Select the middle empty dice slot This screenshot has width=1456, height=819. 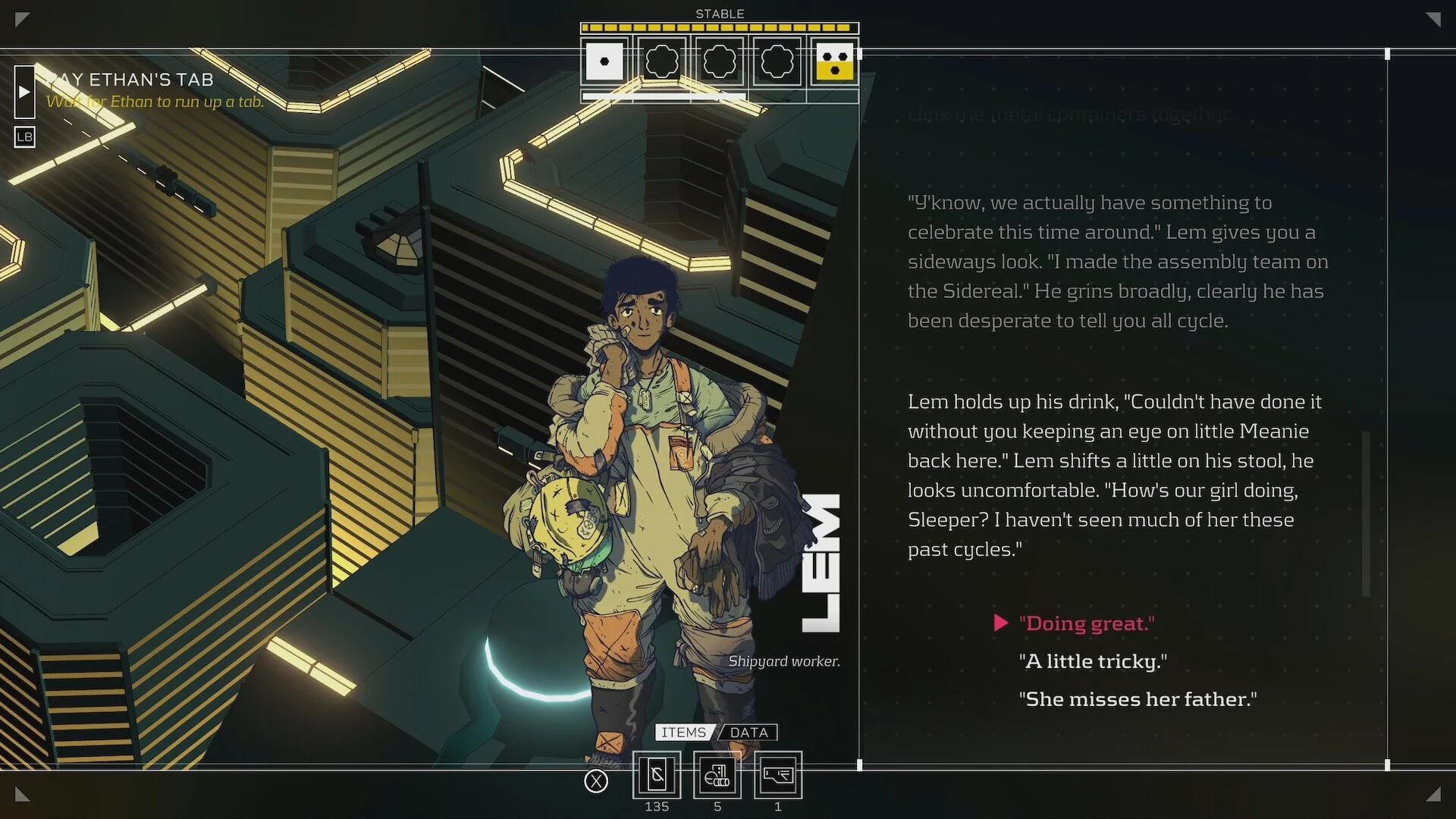720,62
